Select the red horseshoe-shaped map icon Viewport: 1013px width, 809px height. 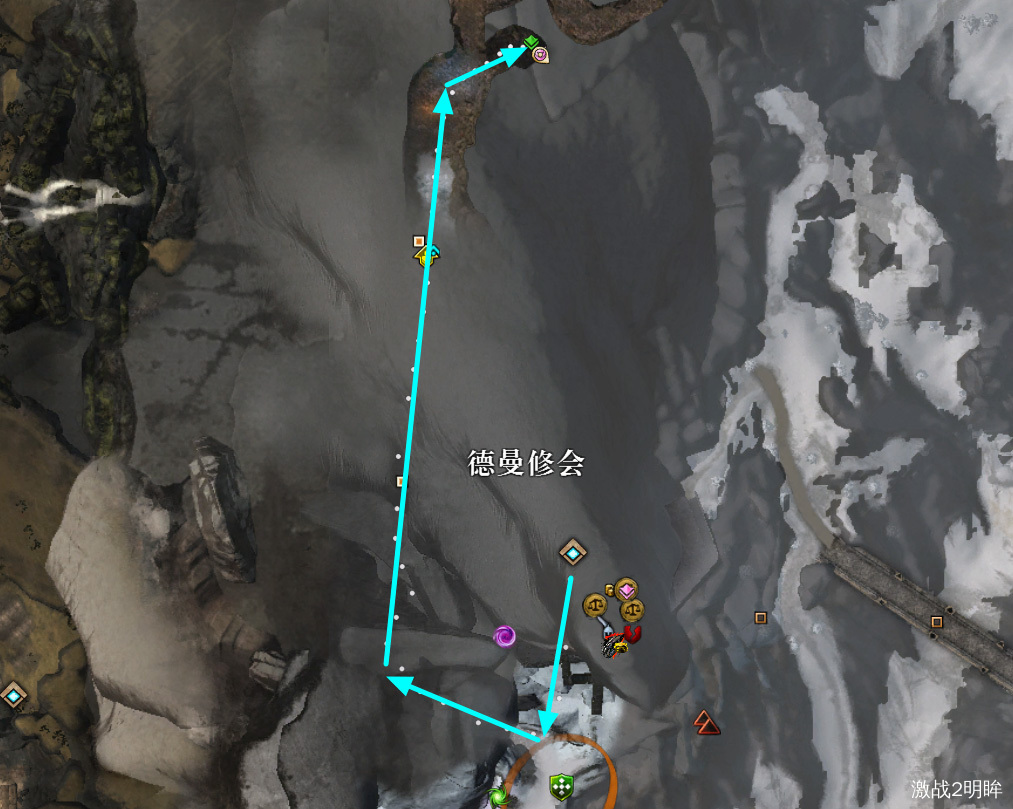pos(631,634)
